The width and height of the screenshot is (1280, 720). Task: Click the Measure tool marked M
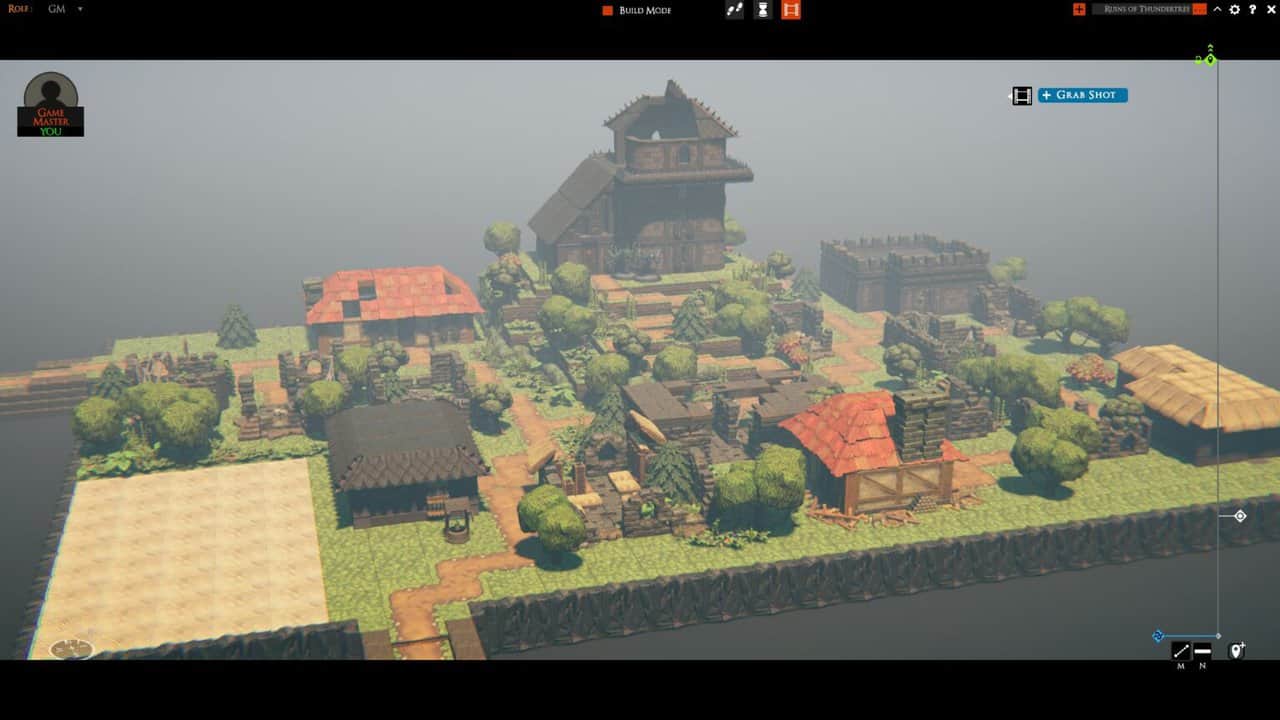[x=1181, y=650]
